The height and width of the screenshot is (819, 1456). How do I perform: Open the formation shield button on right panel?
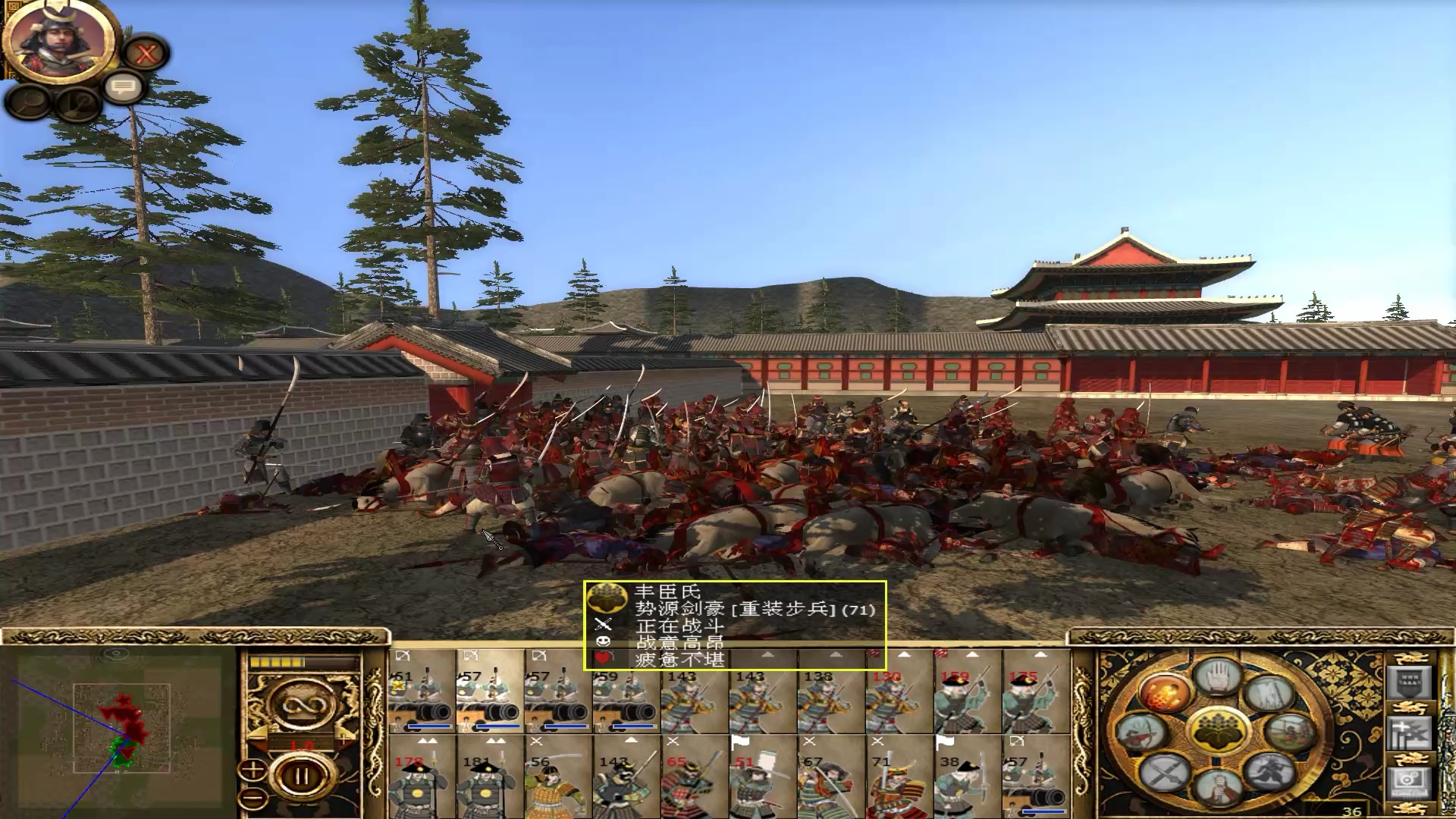(x=1408, y=682)
